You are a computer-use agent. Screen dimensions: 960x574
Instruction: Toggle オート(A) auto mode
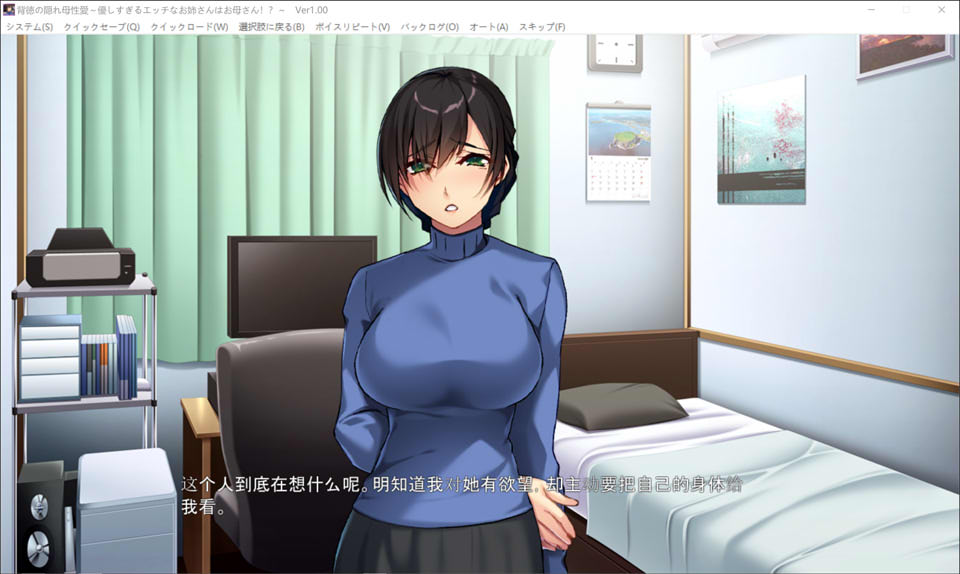(x=489, y=27)
